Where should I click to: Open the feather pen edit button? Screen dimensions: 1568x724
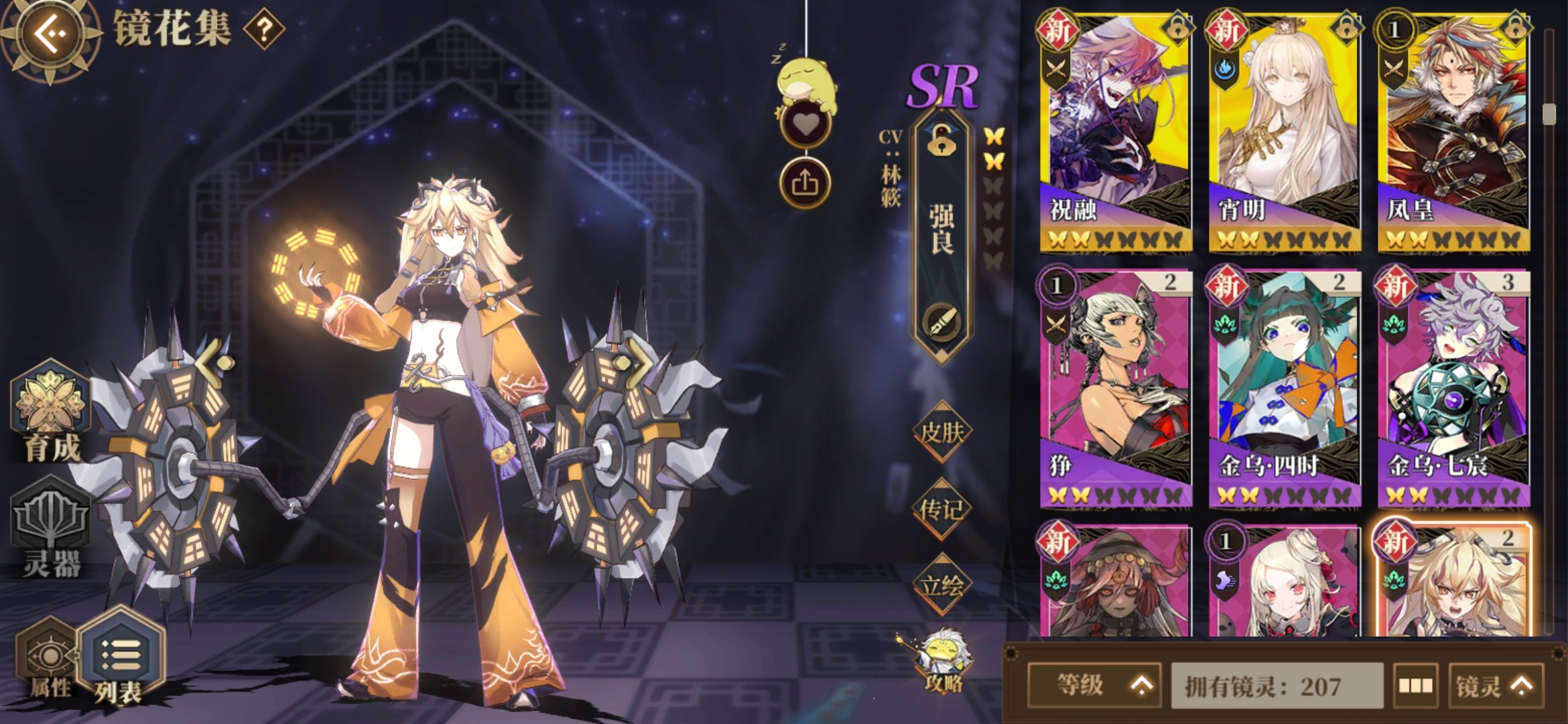941,323
